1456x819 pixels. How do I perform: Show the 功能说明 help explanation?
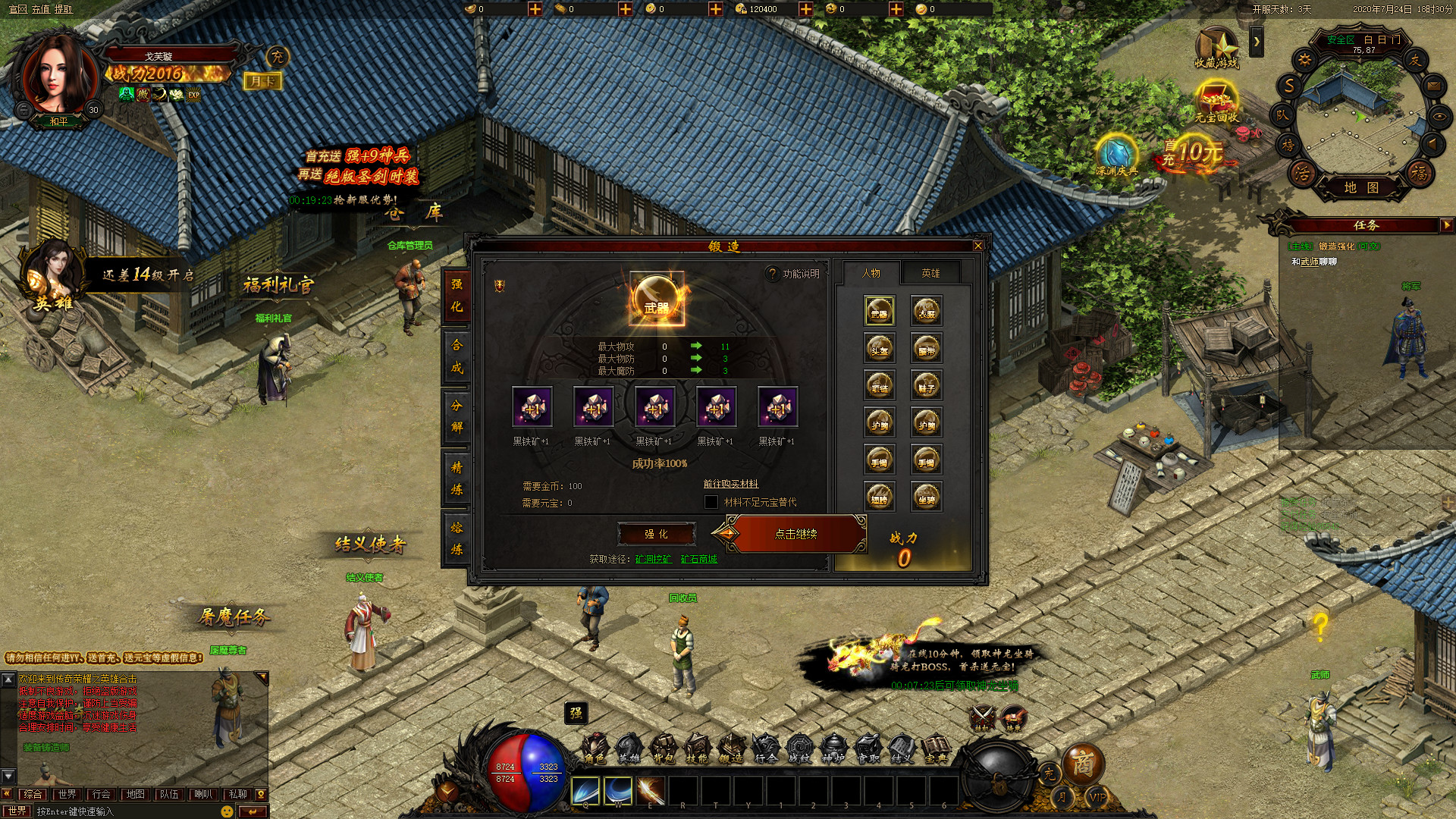point(793,274)
